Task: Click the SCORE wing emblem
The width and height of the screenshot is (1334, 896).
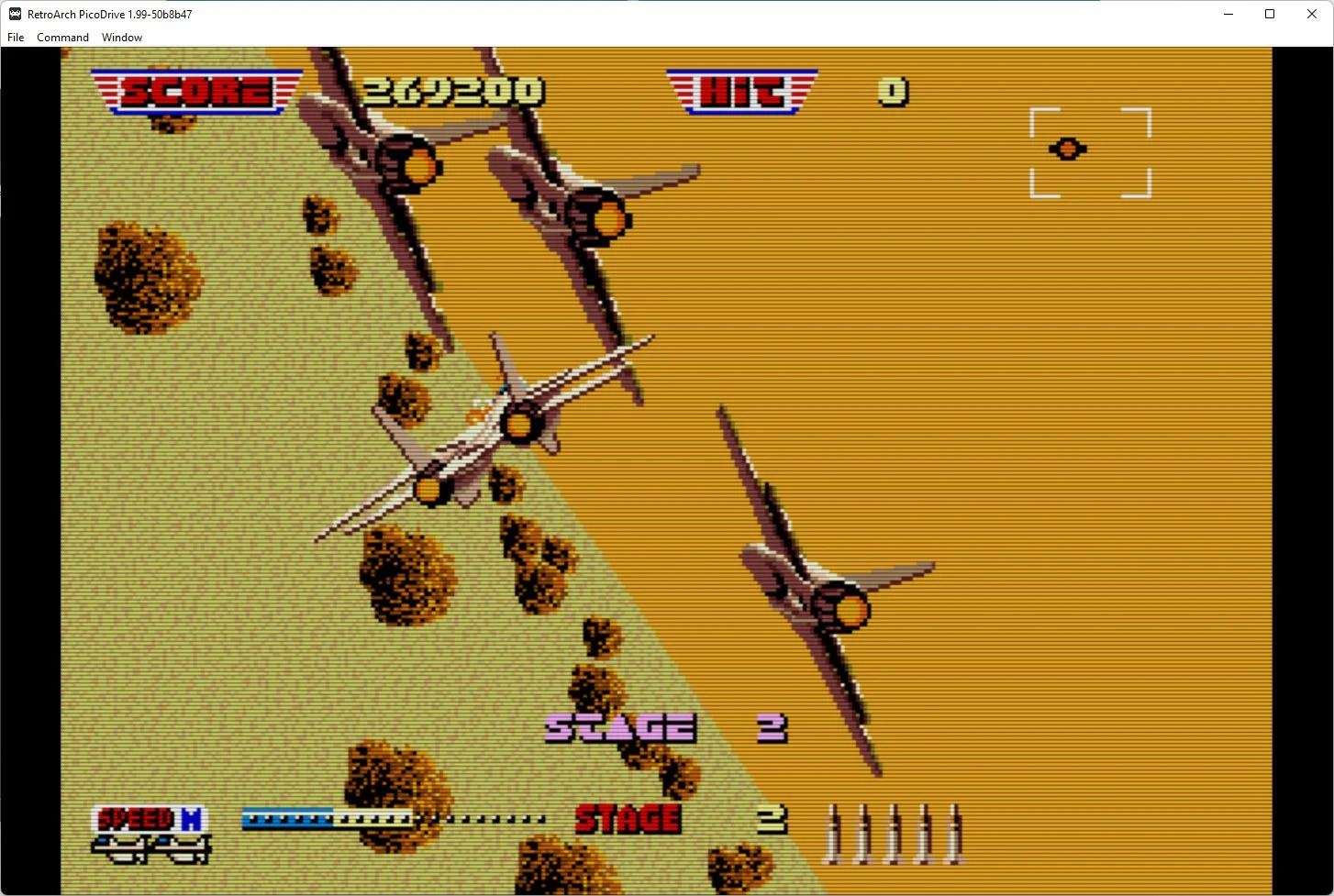Action: click(x=195, y=91)
